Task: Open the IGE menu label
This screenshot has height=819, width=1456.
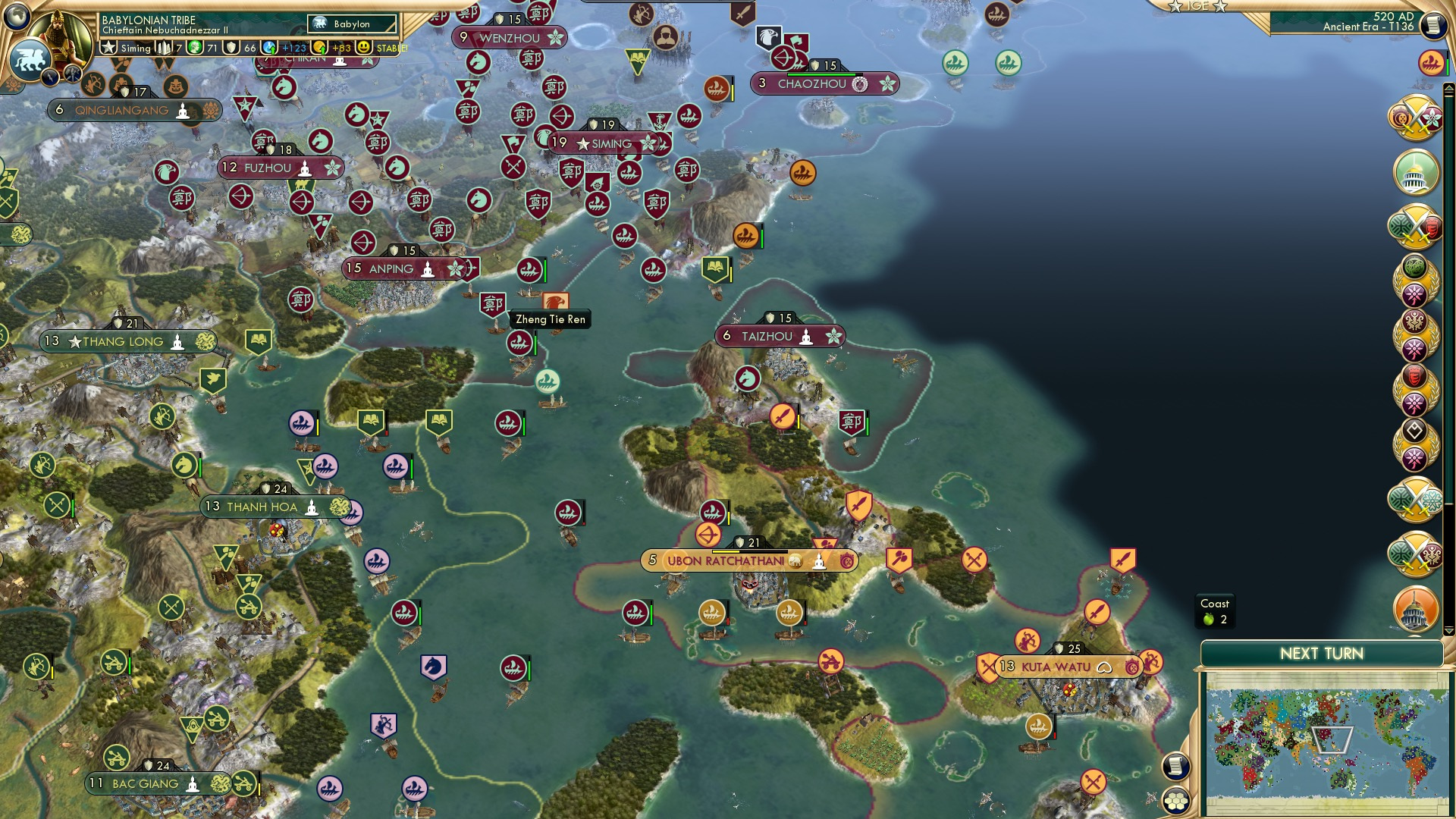Action: [1197, 6]
